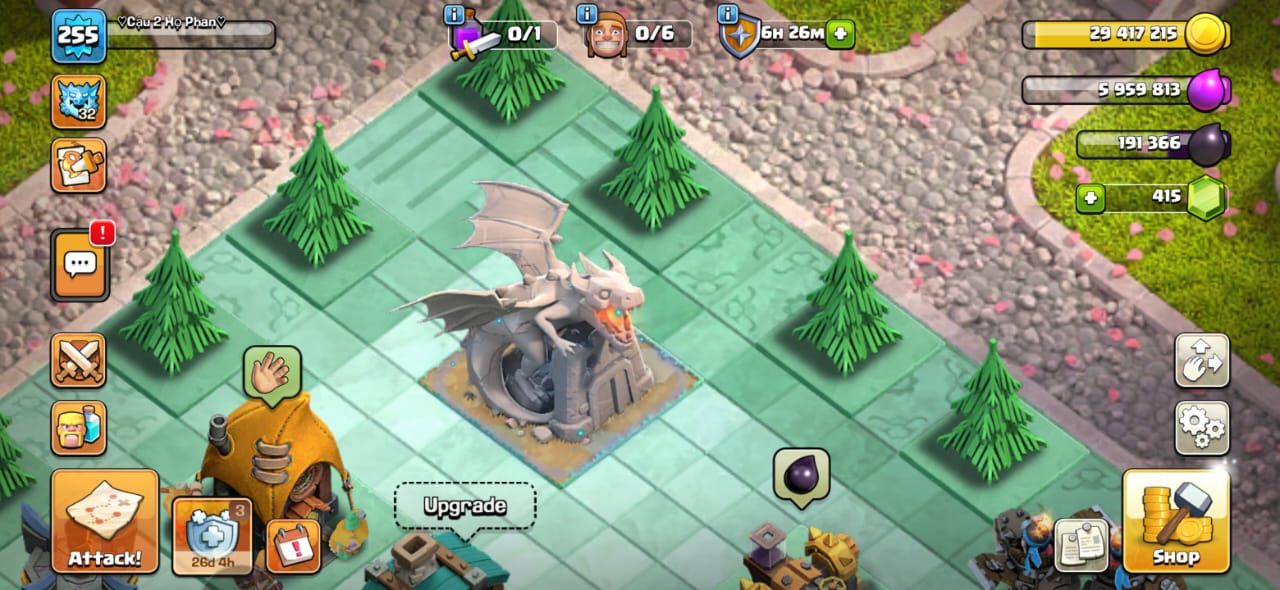Open the Shop
This screenshot has height=590, width=1280.
click(1175, 521)
